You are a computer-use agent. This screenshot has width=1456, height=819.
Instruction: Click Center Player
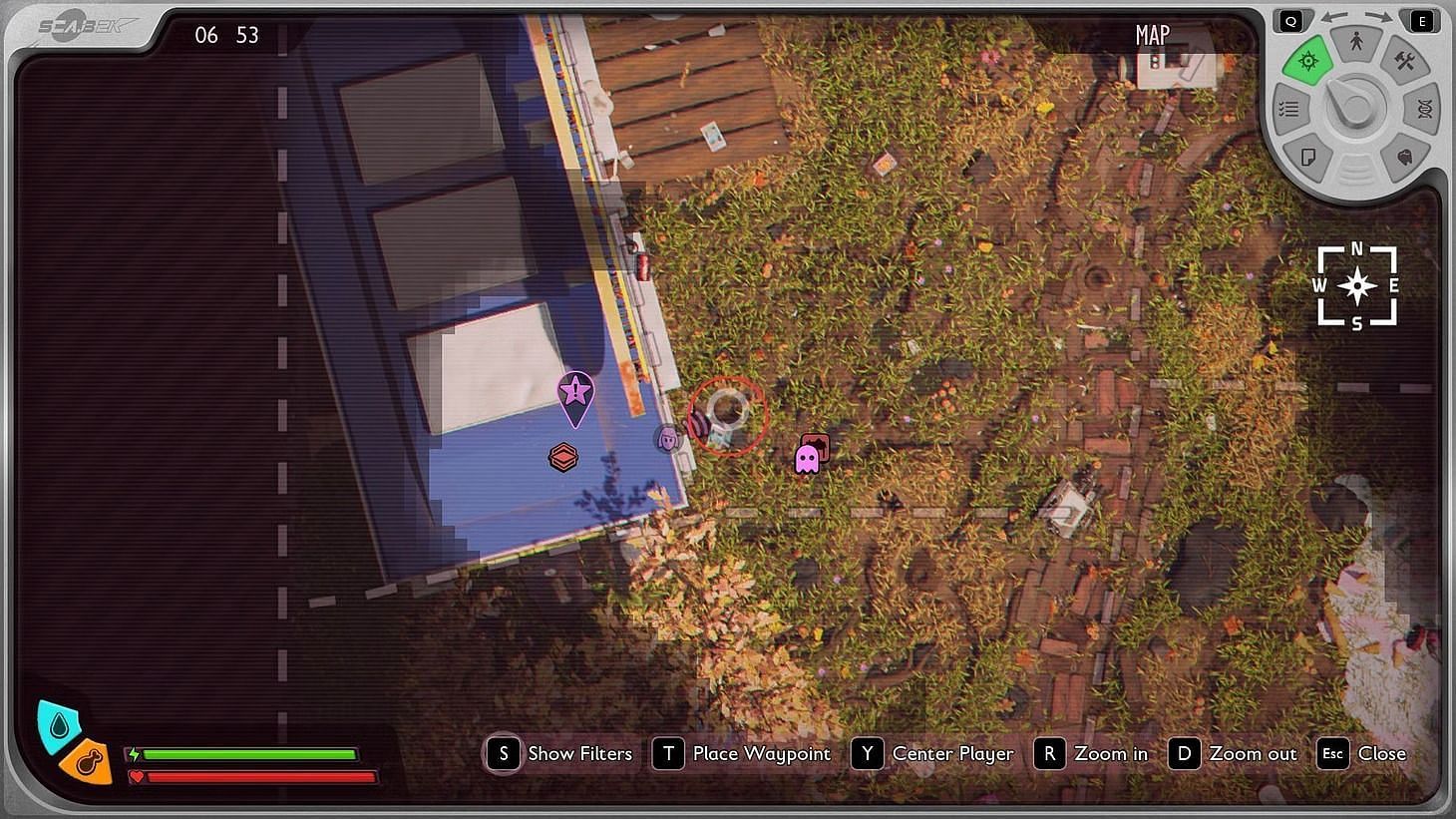tap(952, 754)
